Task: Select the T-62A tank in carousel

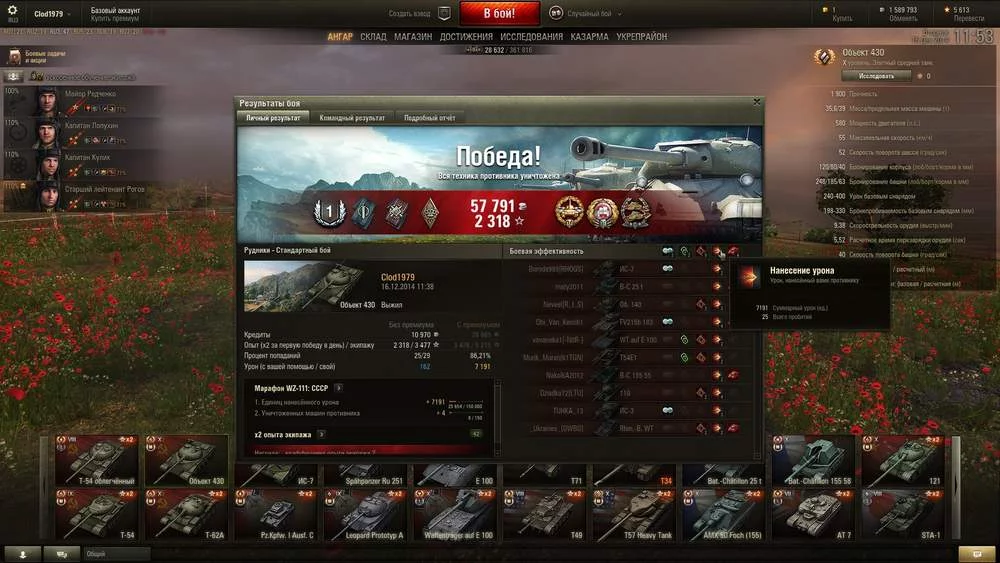Action: (x=187, y=513)
